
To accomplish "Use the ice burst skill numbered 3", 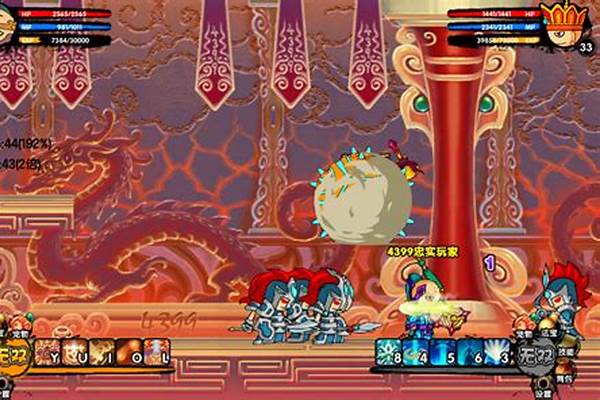I will [497, 352].
